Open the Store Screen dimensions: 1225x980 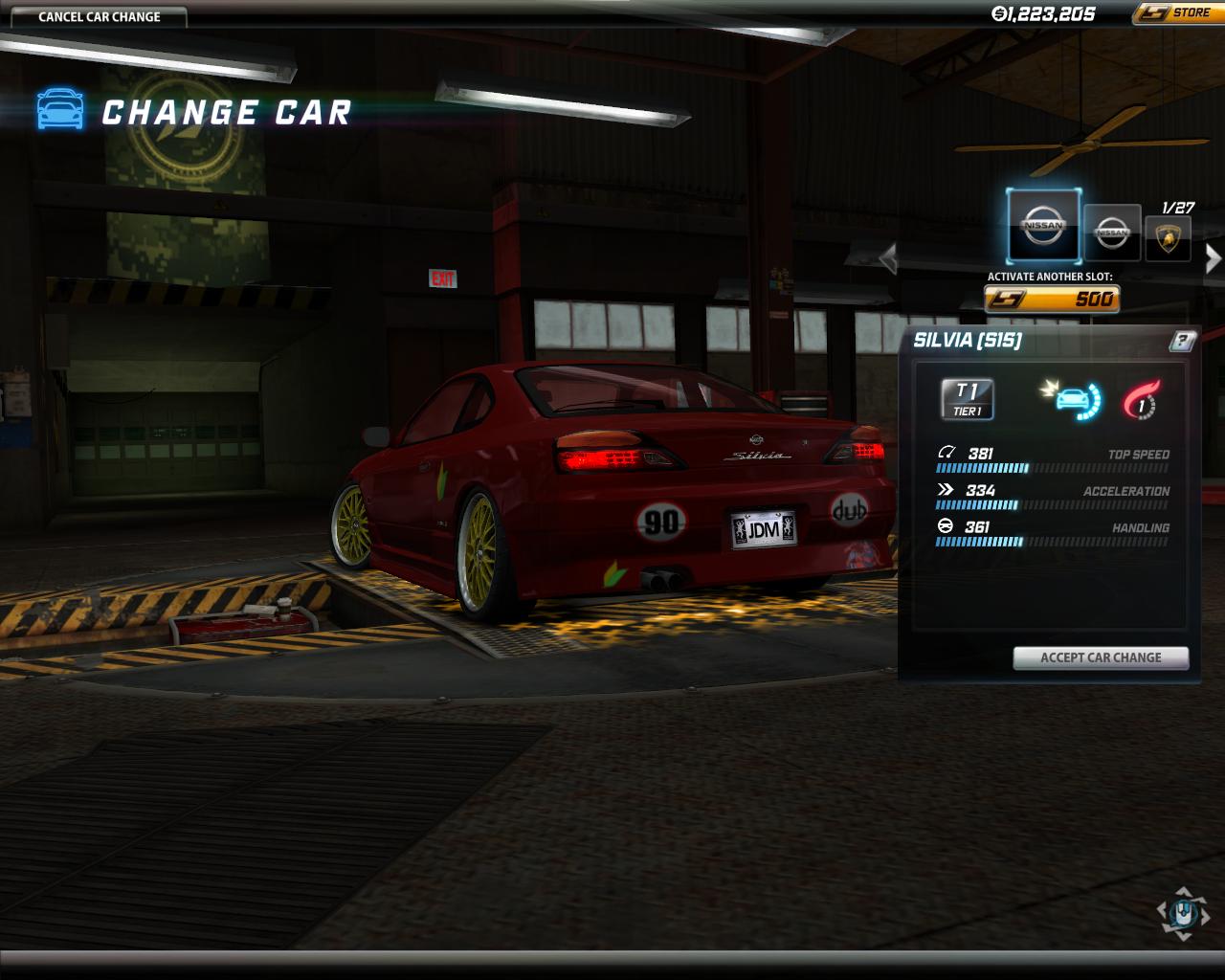point(1177,13)
